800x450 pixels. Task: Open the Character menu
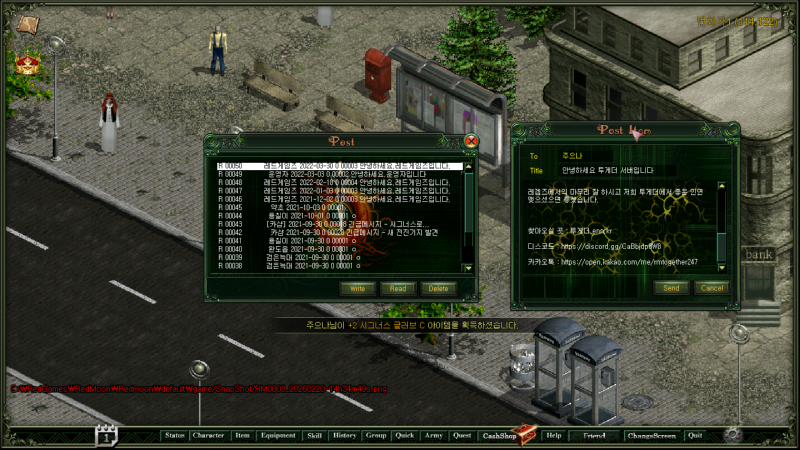[x=208, y=436]
